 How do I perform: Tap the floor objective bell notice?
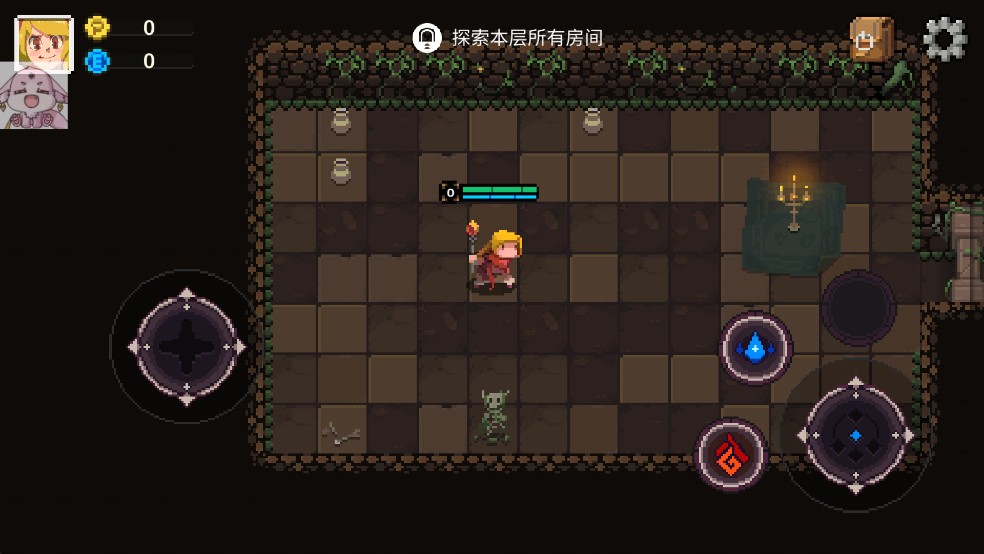427,38
